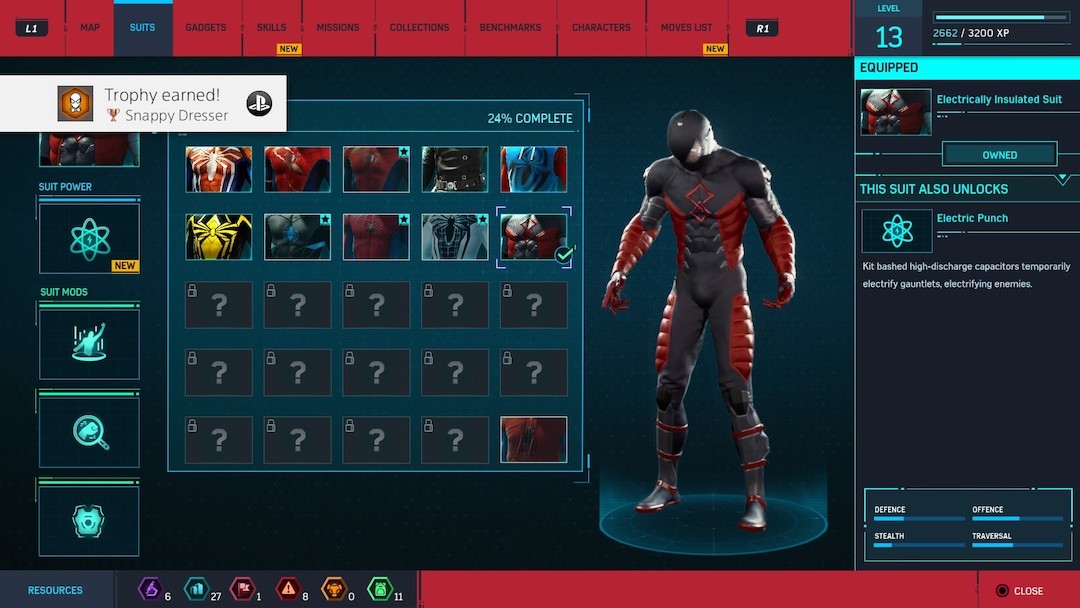View the Moves List tab

pyautogui.click(x=686, y=27)
